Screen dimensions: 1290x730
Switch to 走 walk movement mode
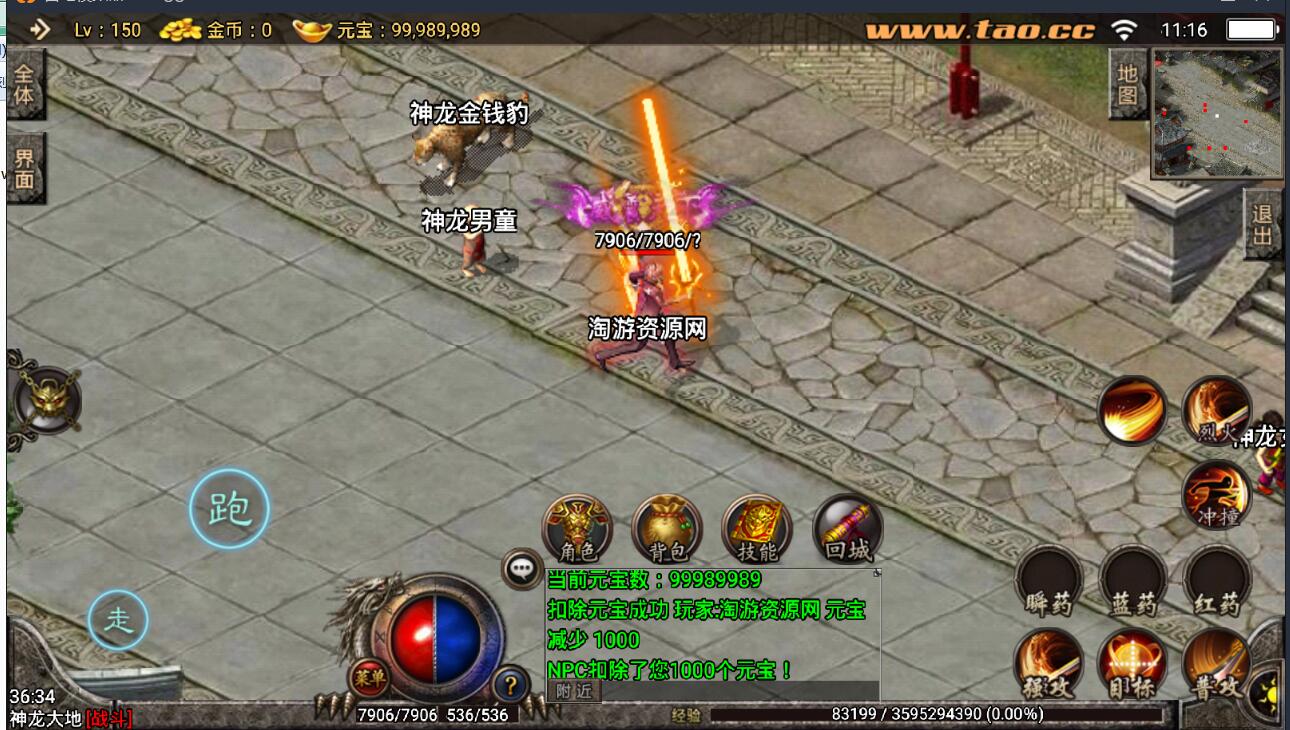pyautogui.click(x=119, y=620)
